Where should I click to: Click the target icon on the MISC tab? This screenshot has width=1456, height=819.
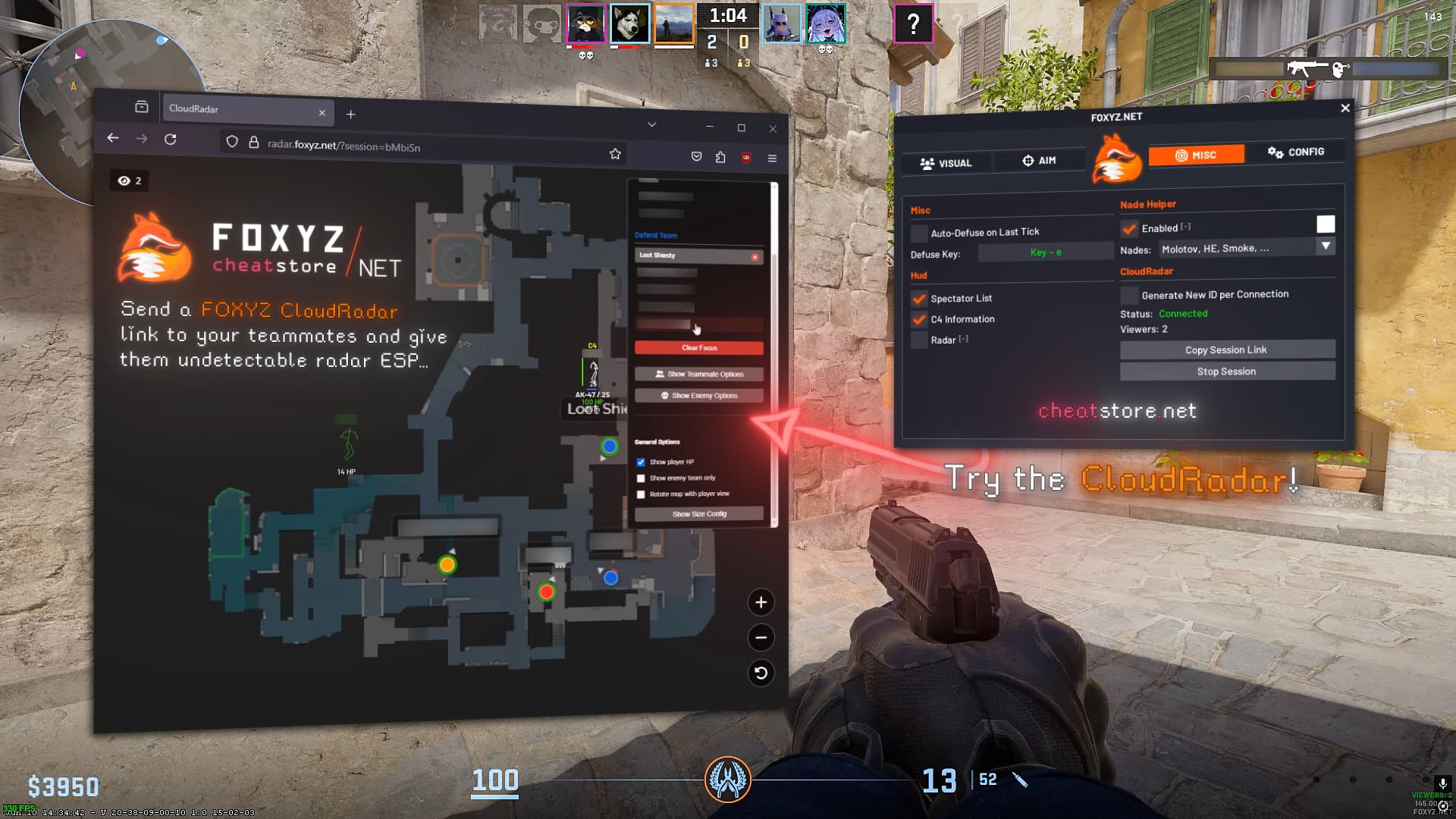[1181, 155]
